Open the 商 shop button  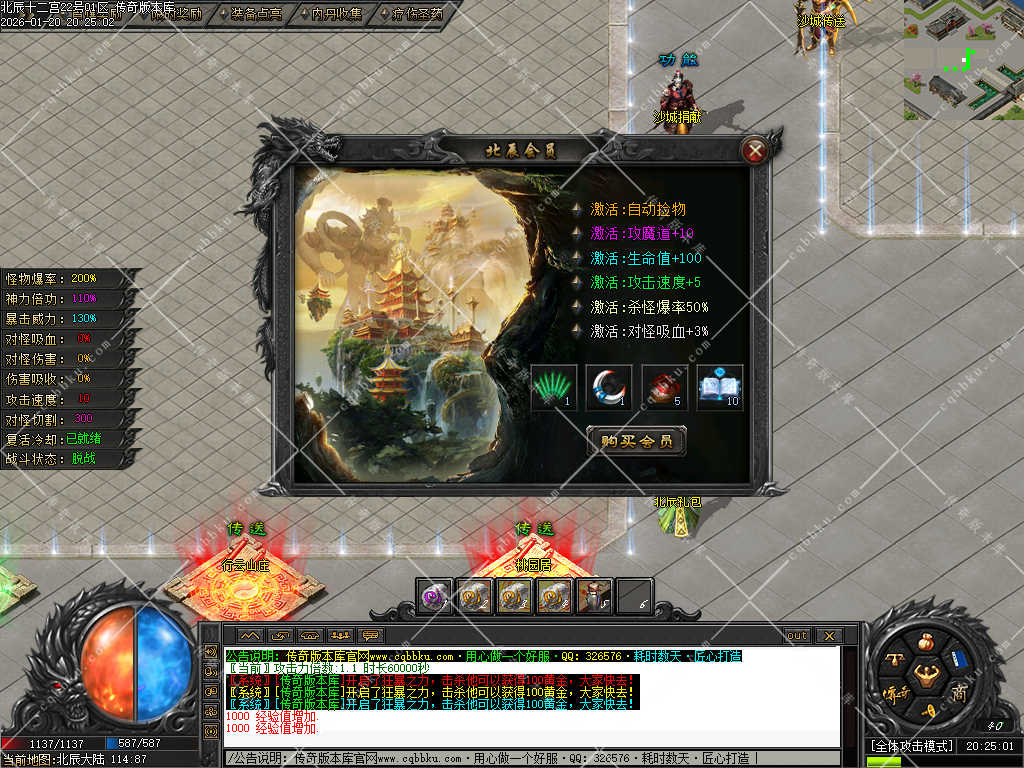click(959, 693)
